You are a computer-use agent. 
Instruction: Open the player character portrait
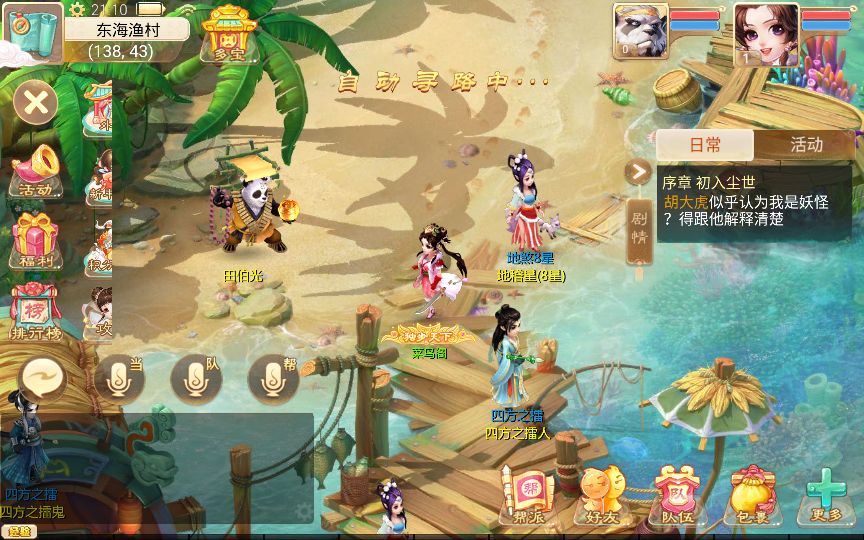tap(766, 34)
